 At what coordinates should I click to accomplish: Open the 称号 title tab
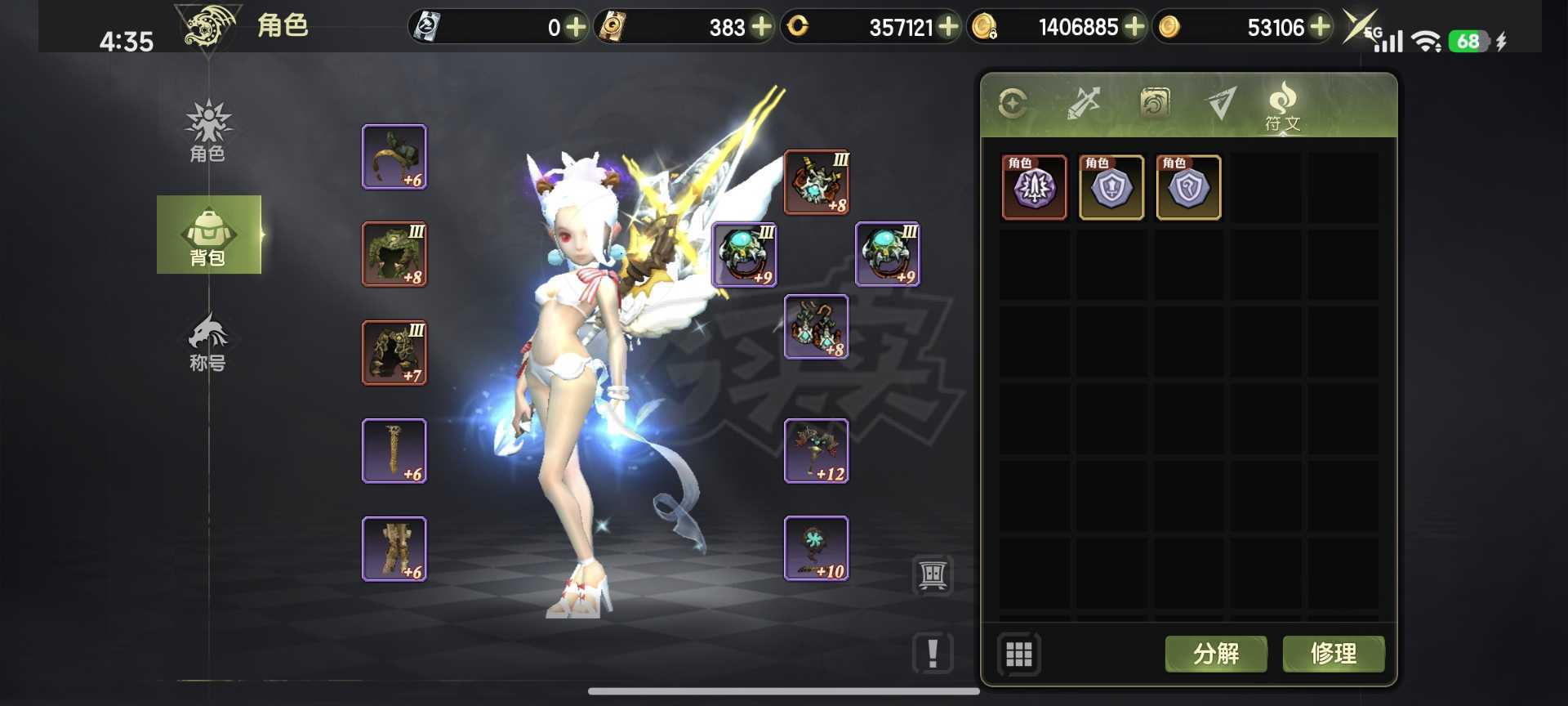pos(208,342)
